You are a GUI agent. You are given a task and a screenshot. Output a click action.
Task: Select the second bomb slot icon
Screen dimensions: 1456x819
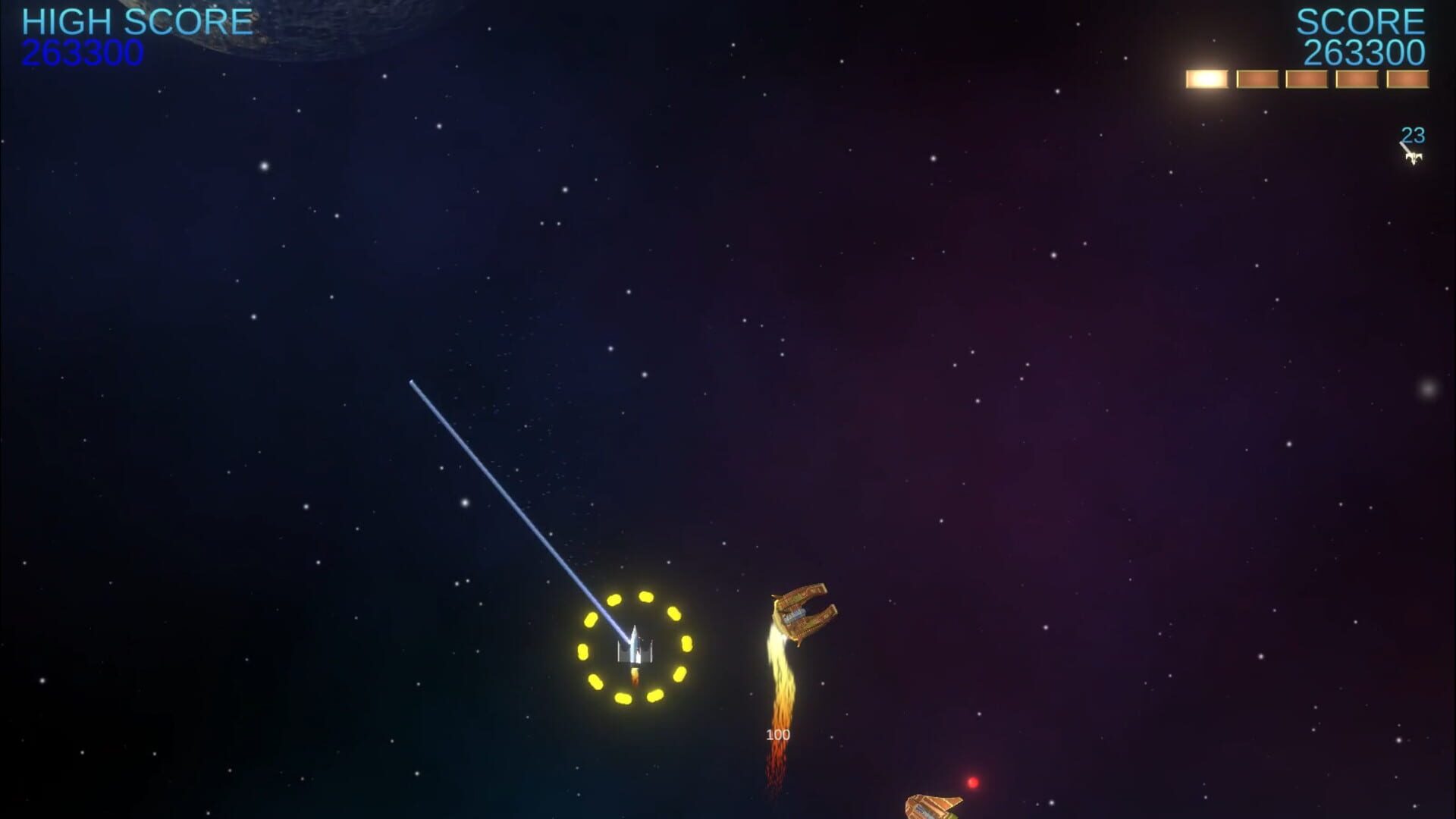click(1257, 77)
